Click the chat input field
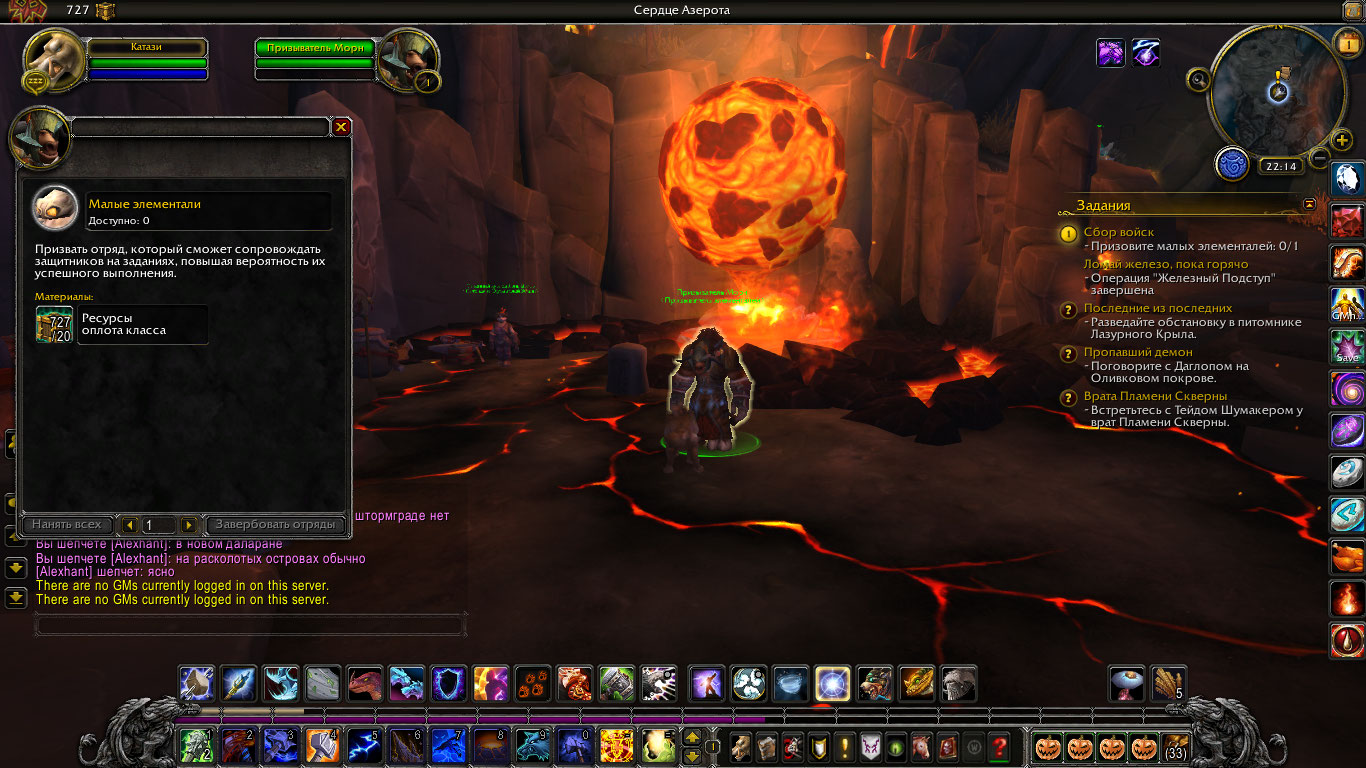Image resolution: width=1366 pixels, height=768 pixels. [250, 625]
